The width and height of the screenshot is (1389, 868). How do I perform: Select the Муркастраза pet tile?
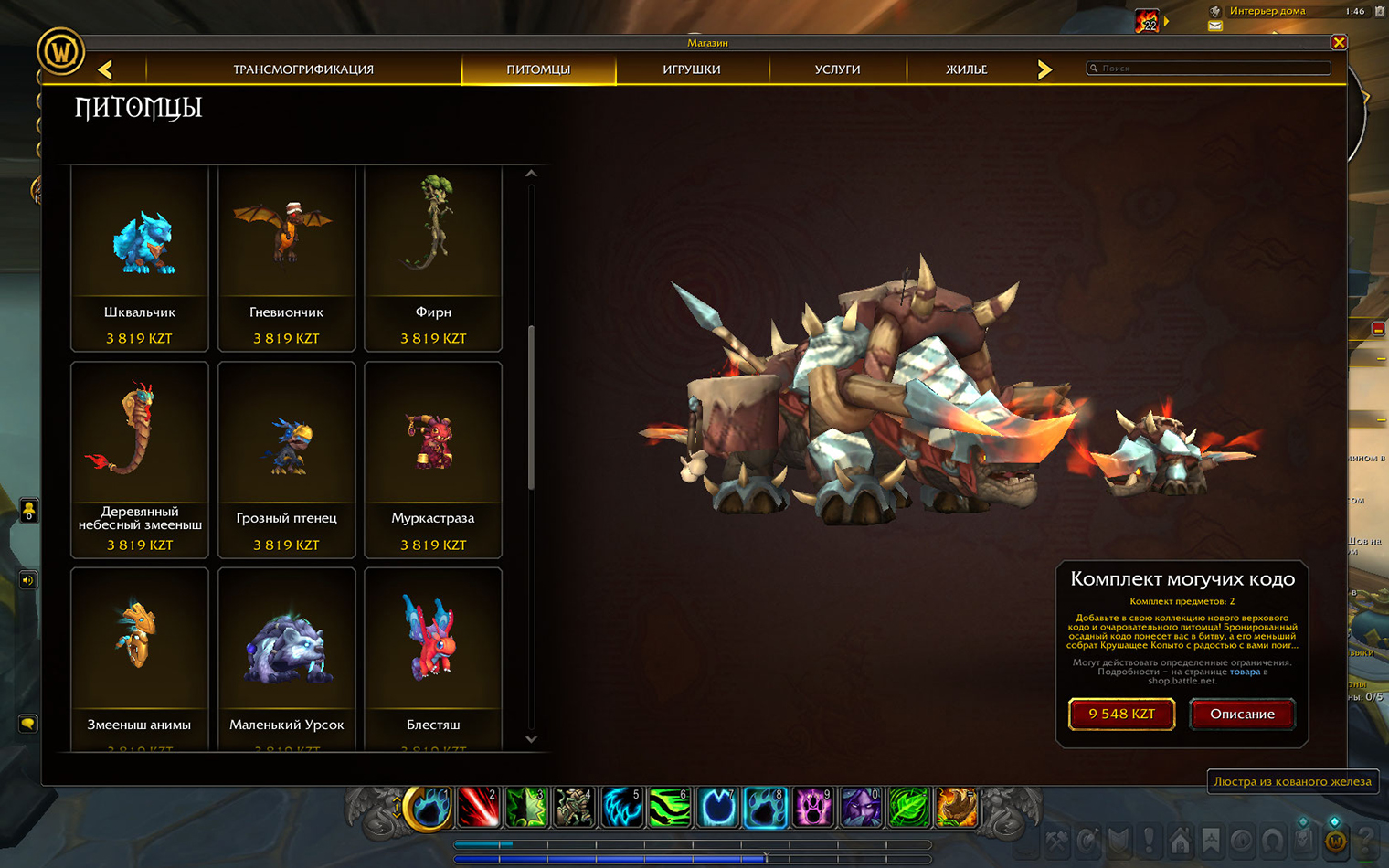pos(433,460)
